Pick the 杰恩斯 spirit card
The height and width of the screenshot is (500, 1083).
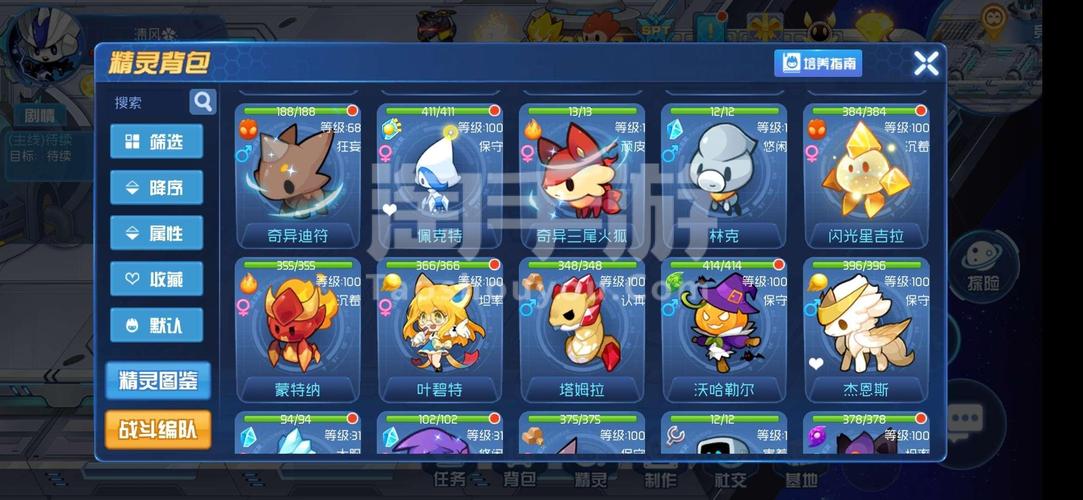tap(866, 329)
